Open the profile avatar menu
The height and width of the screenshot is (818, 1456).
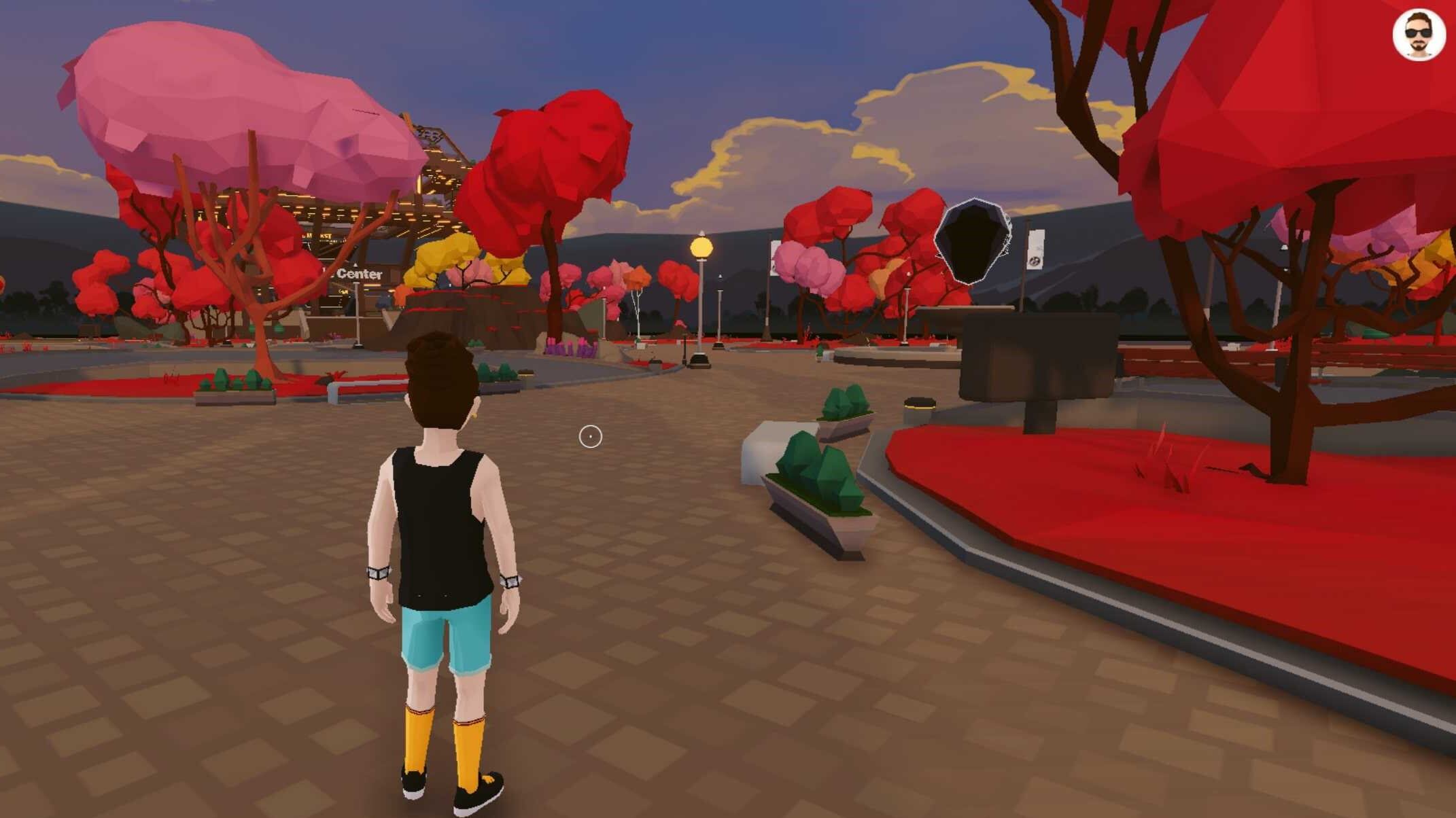[x=1418, y=35]
